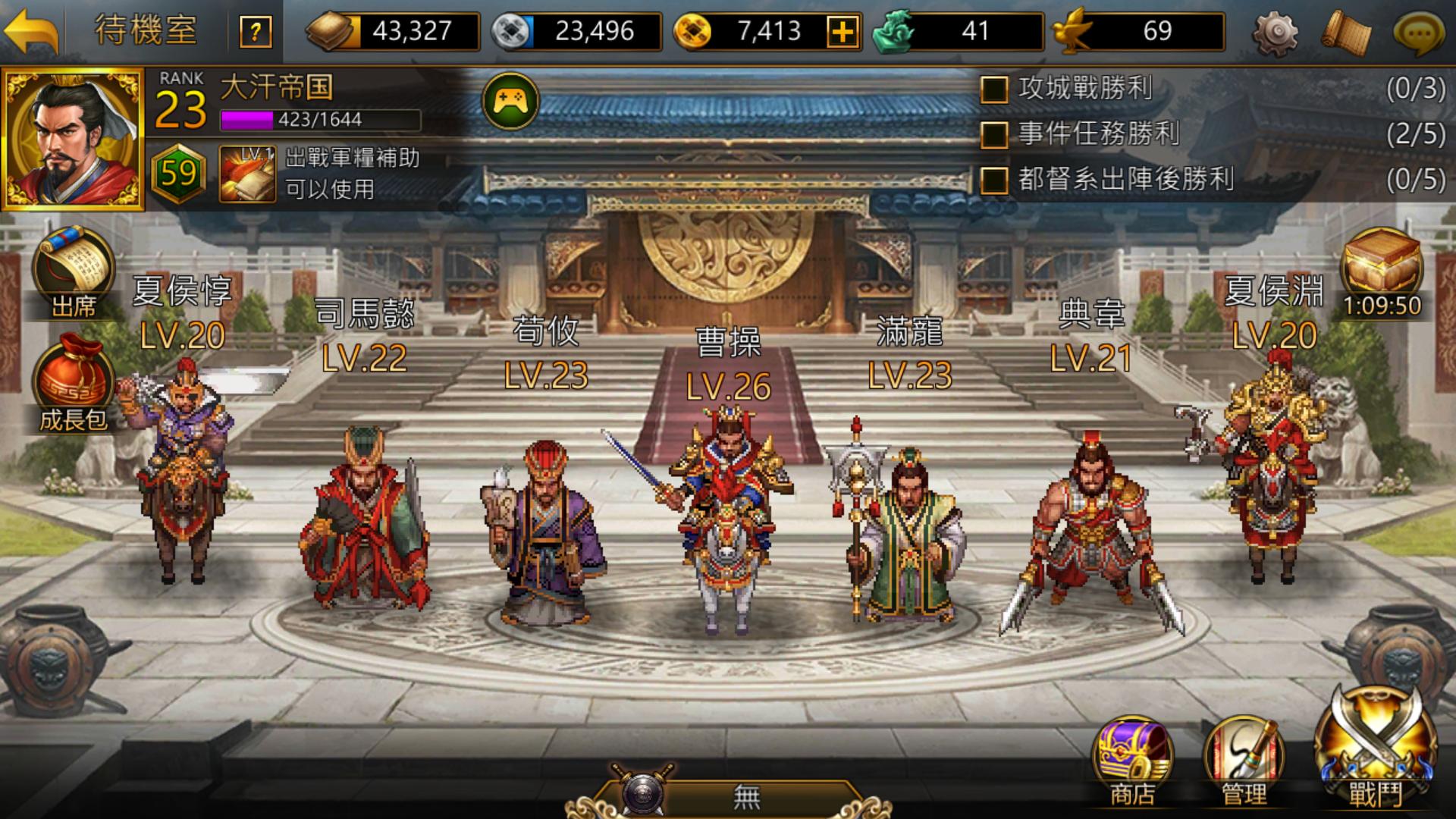1456x819 pixels.
Task: Open the help question mark icon
Action: [256, 32]
